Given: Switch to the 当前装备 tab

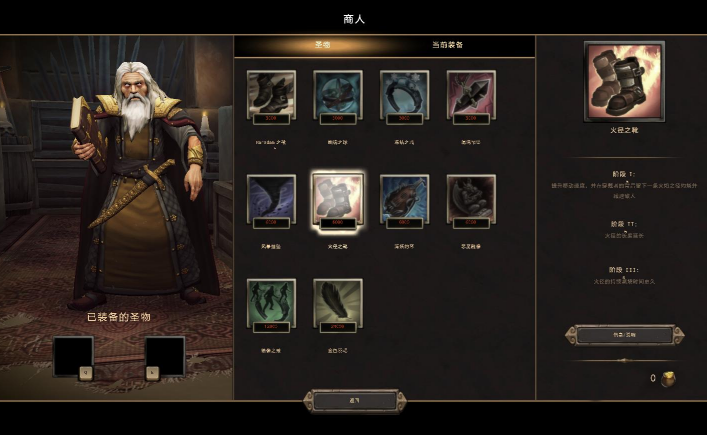Looking at the screenshot, I should coord(447,45).
